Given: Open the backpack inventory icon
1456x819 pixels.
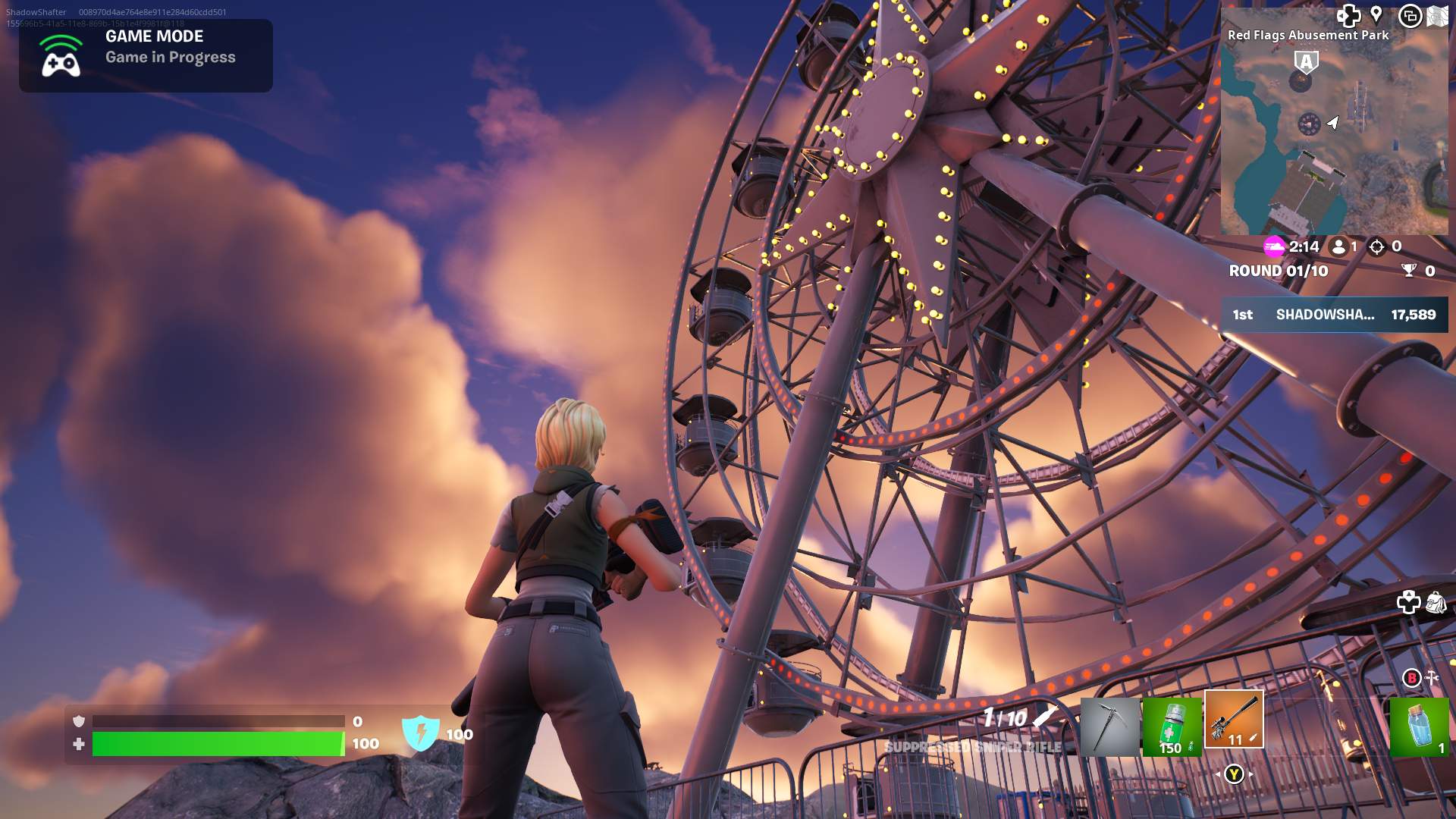Looking at the screenshot, I should [x=1436, y=603].
